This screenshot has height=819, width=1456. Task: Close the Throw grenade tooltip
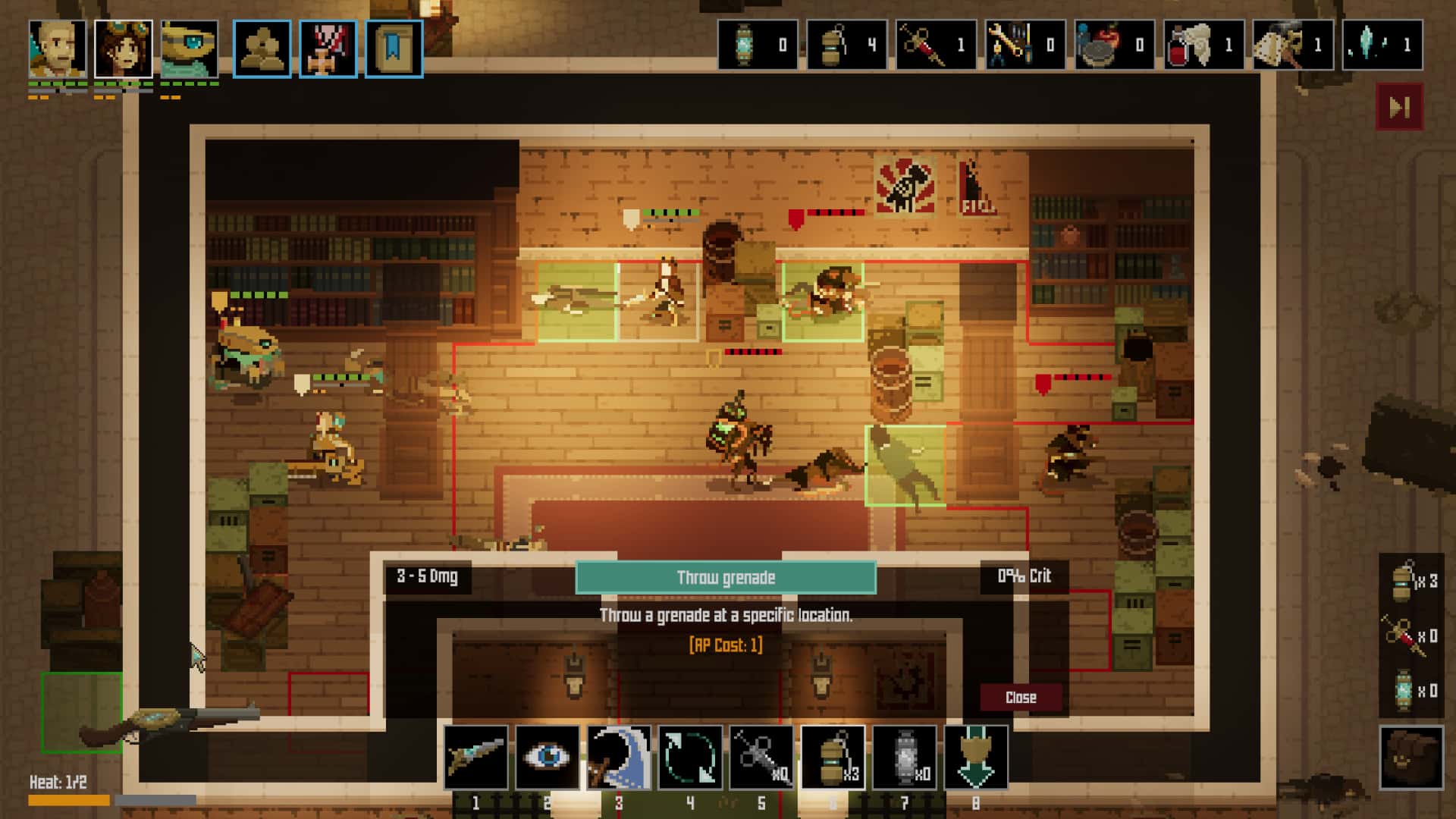(x=1020, y=698)
